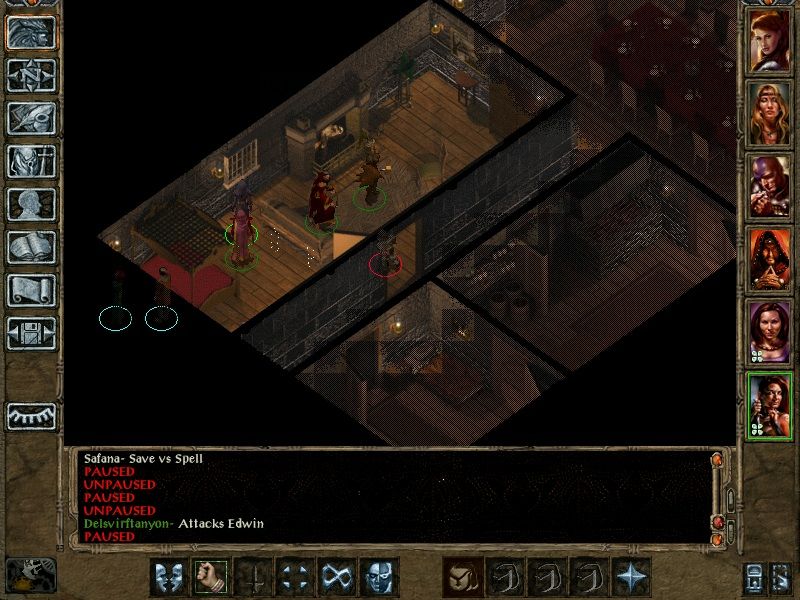The width and height of the screenshot is (800, 600).
Task: Use the four-pointed star ability button
Action: [x=630, y=576]
